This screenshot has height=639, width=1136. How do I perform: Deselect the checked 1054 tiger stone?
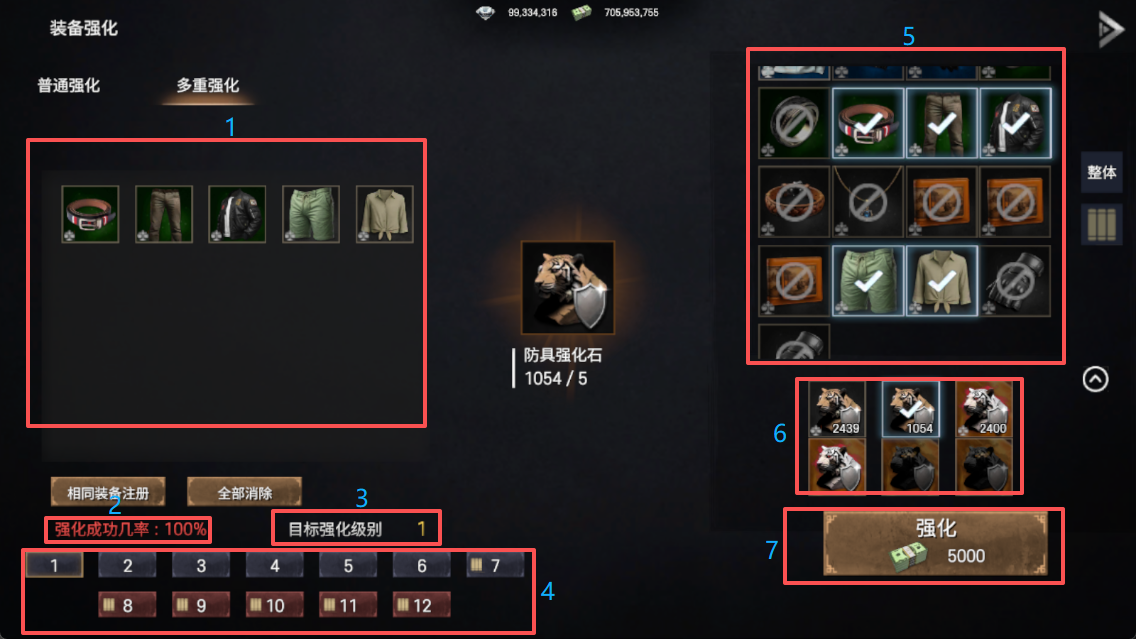[x=909, y=406]
